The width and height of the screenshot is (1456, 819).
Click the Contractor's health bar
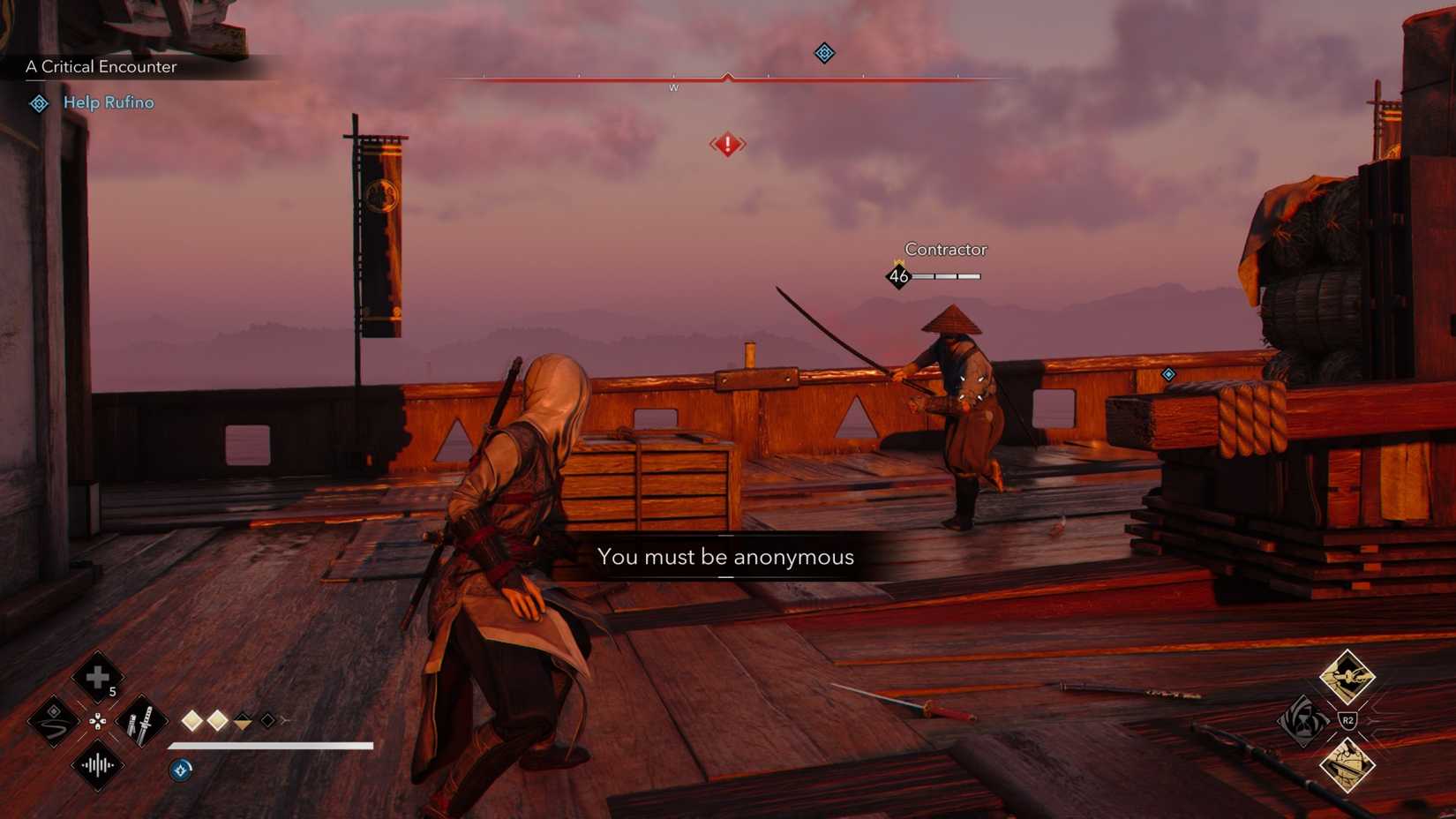coord(944,275)
